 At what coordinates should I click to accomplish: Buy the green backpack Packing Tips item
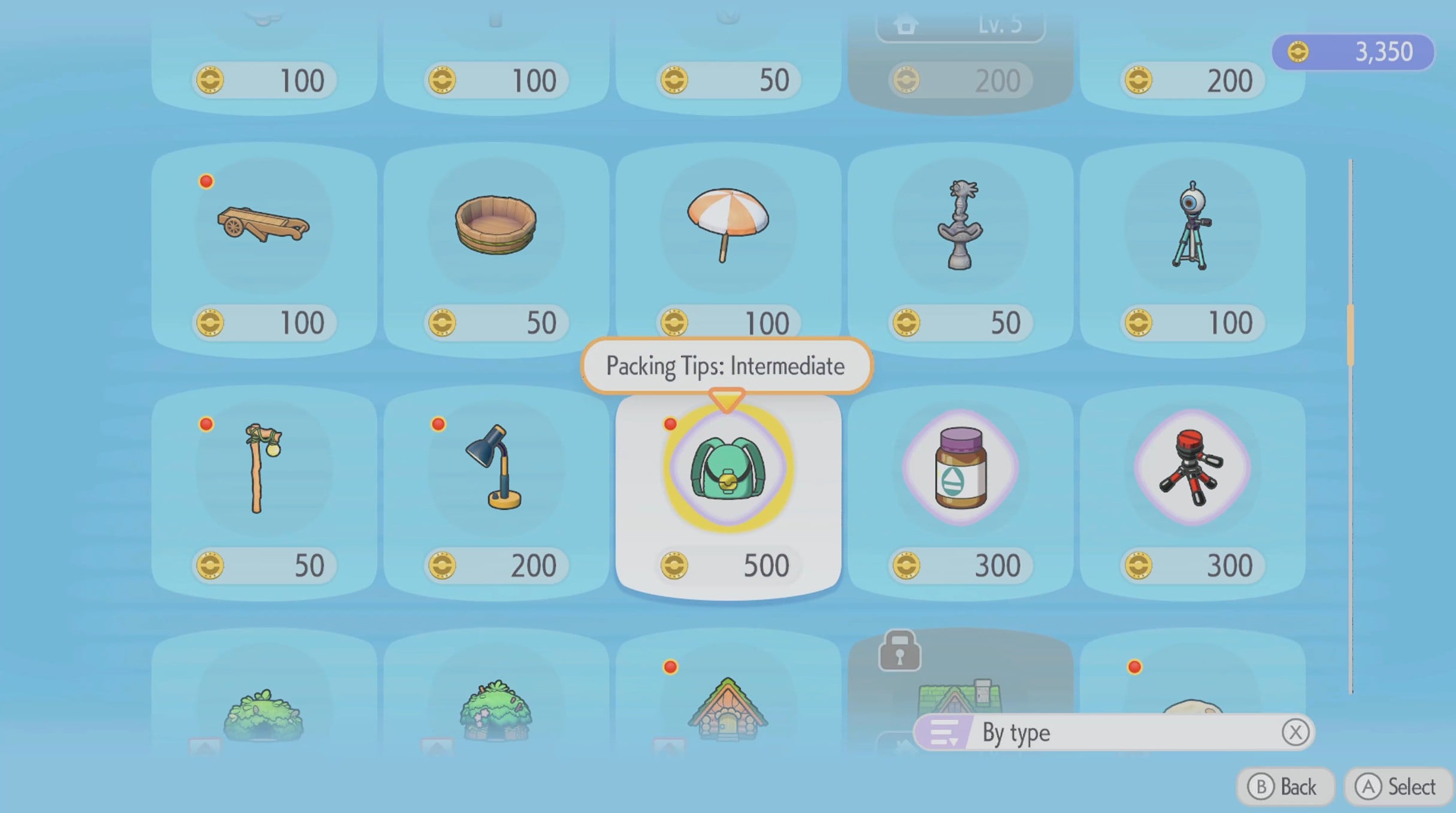click(x=728, y=469)
